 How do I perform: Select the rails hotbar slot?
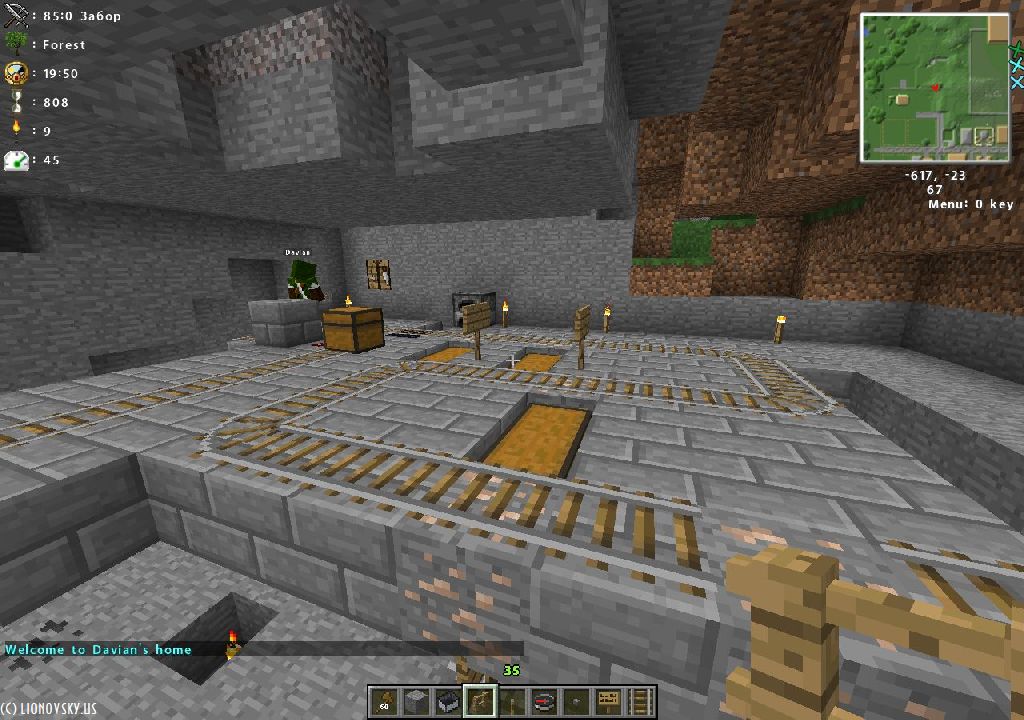[639, 702]
